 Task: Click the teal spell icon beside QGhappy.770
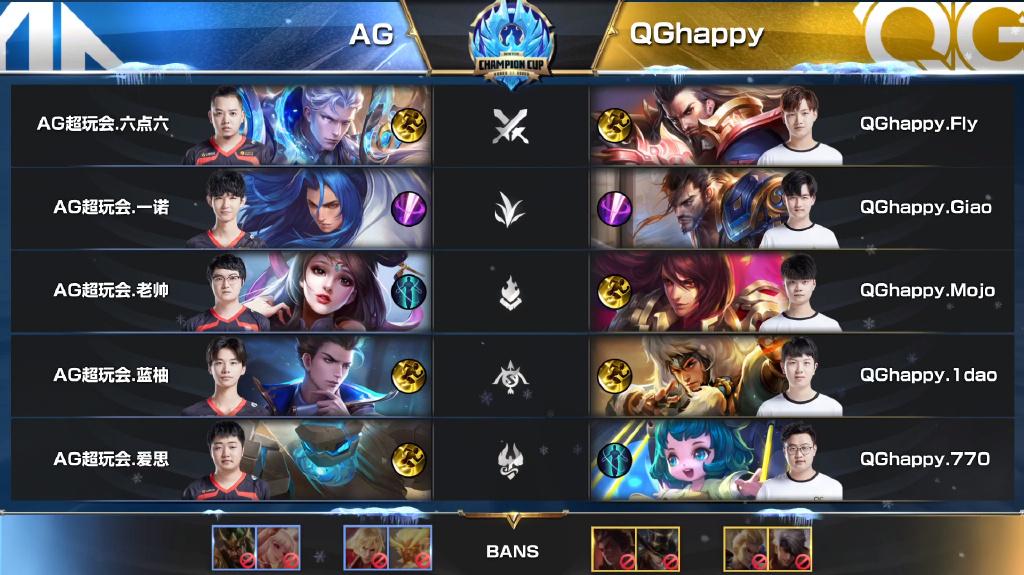point(613,459)
